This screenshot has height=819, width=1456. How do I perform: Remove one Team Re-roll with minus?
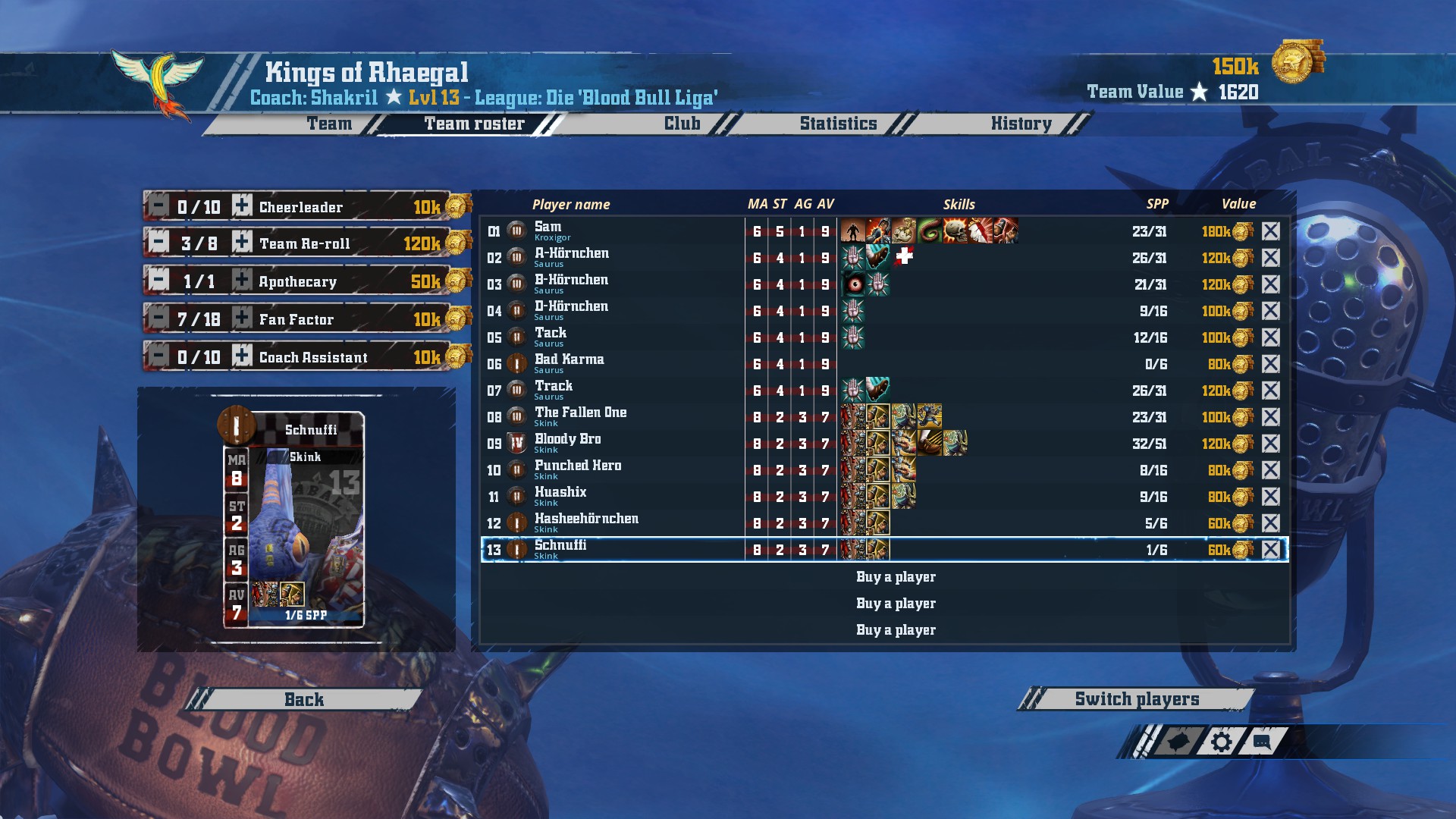pyautogui.click(x=158, y=243)
